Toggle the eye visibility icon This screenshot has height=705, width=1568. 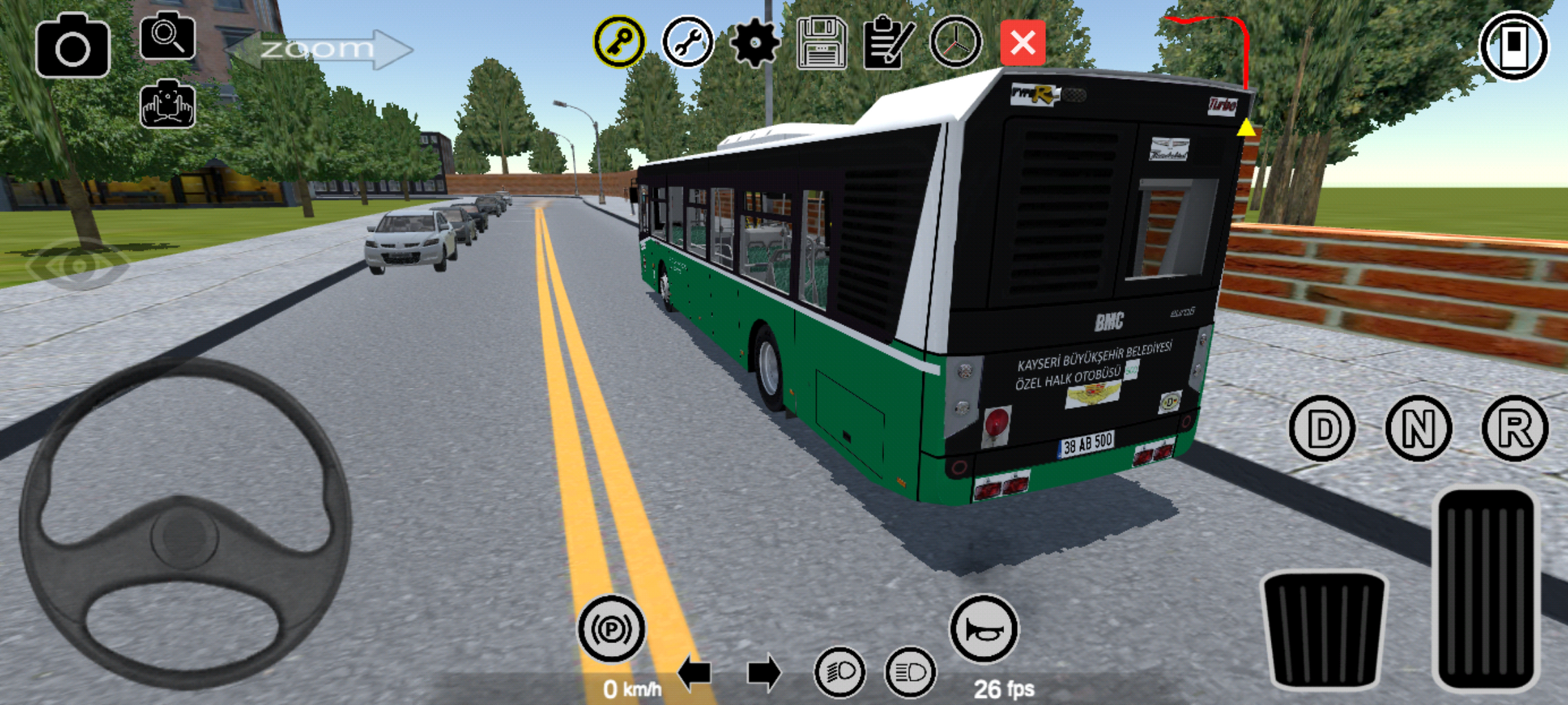(x=78, y=264)
